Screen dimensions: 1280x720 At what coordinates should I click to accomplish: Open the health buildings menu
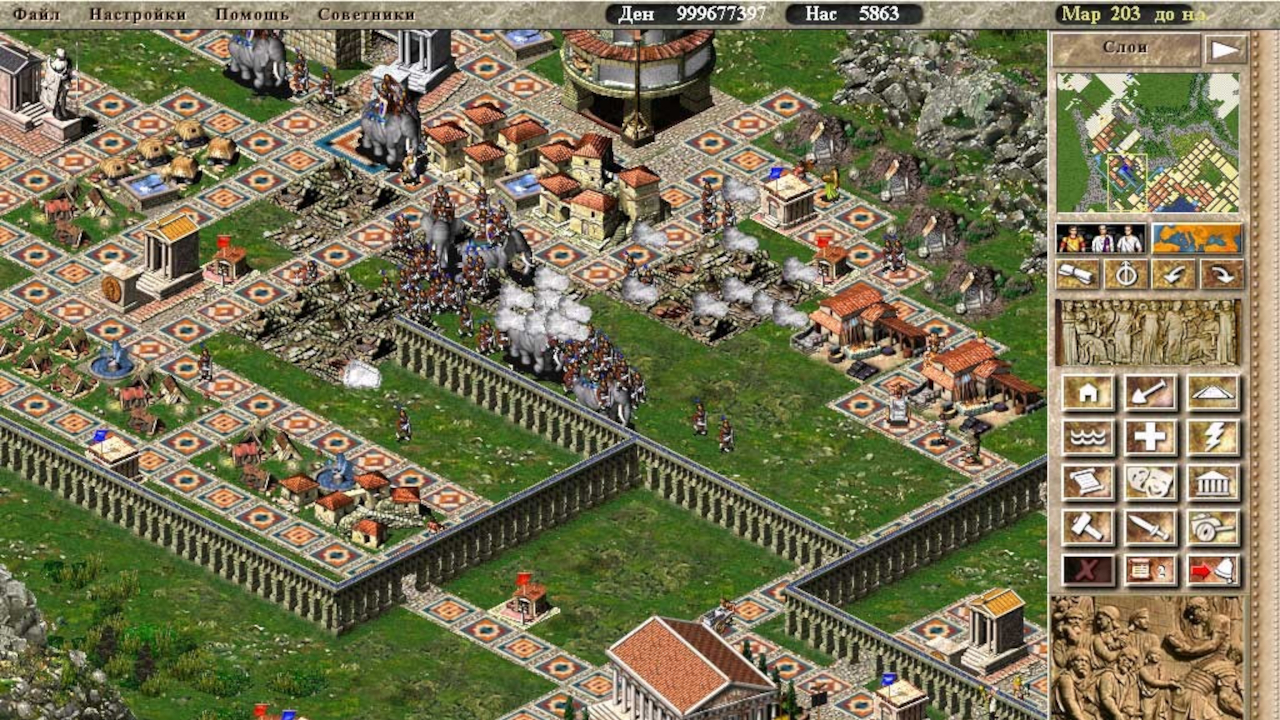1148,438
